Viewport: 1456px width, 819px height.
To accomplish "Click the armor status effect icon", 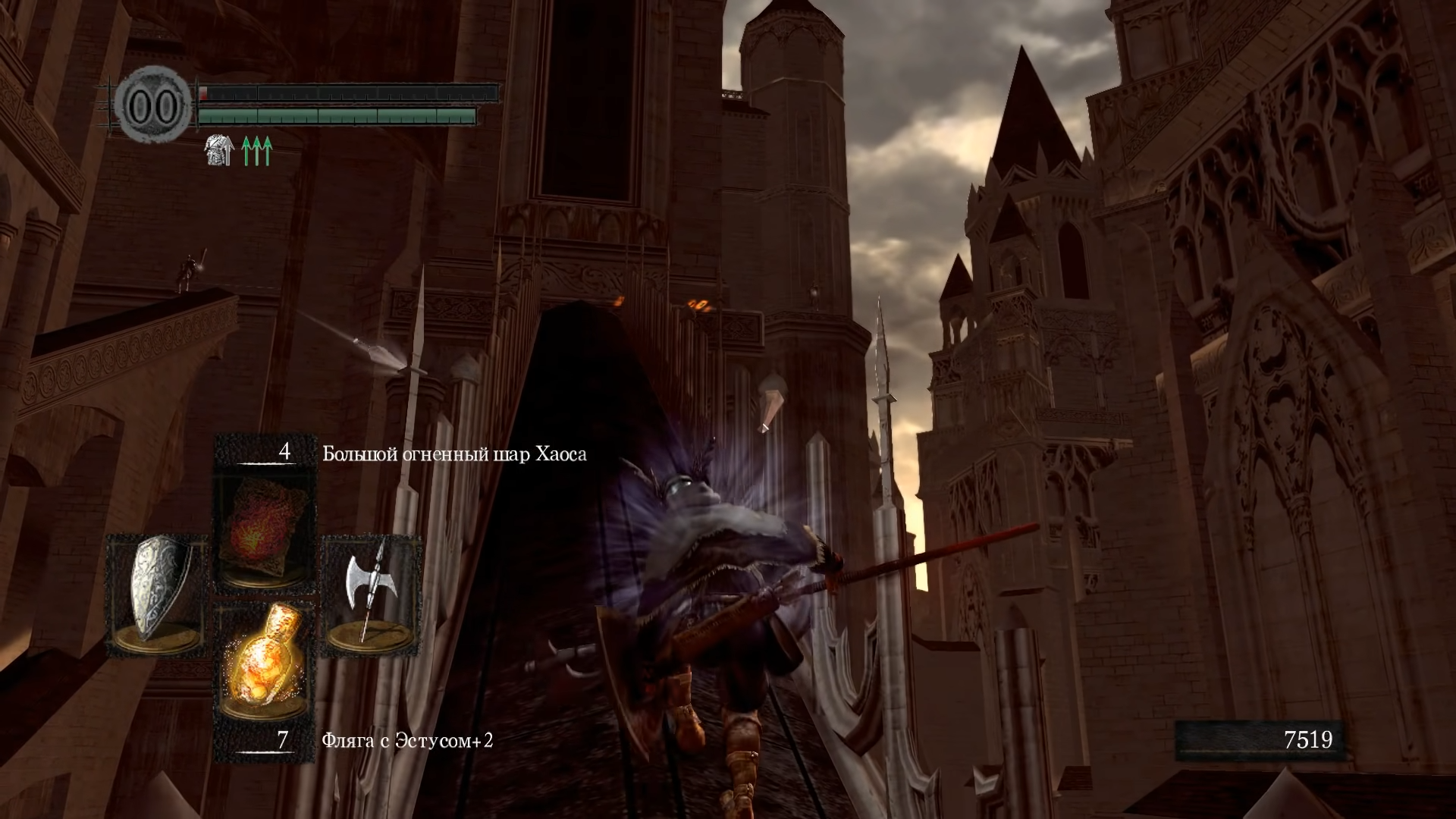I will (218, 152).
